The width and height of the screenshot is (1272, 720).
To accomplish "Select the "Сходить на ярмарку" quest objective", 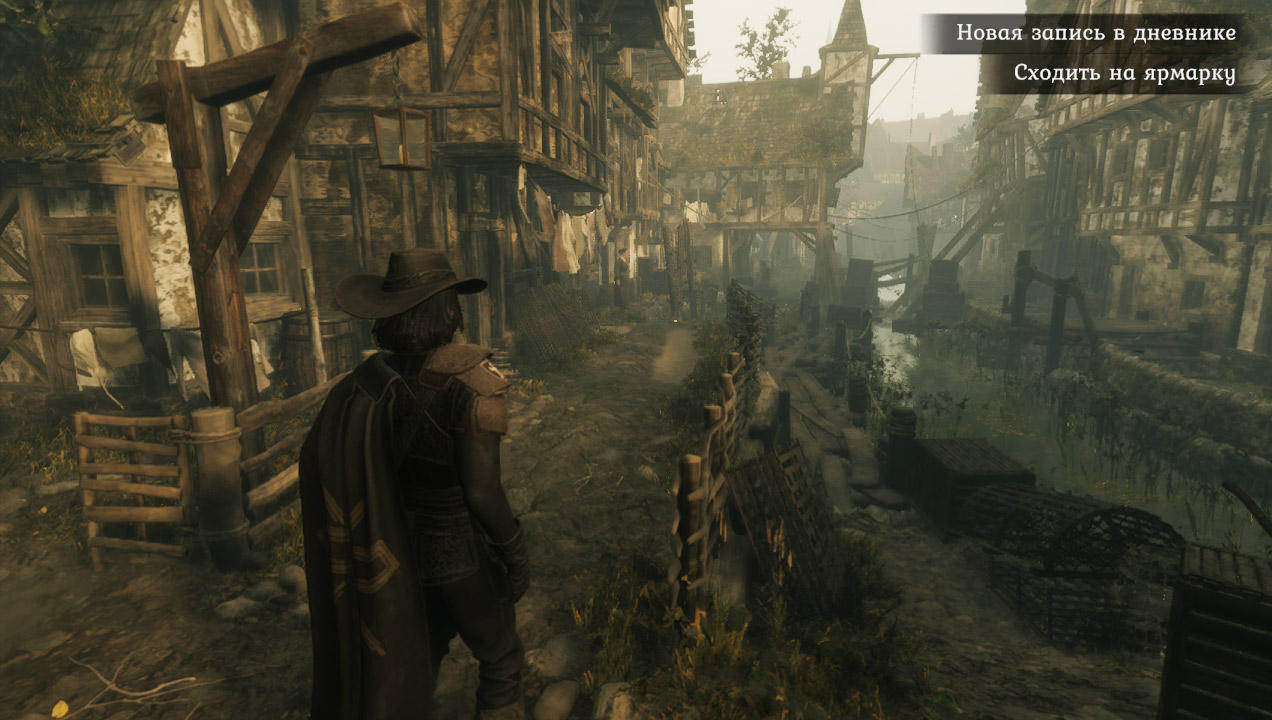I will coord(1124,73).
